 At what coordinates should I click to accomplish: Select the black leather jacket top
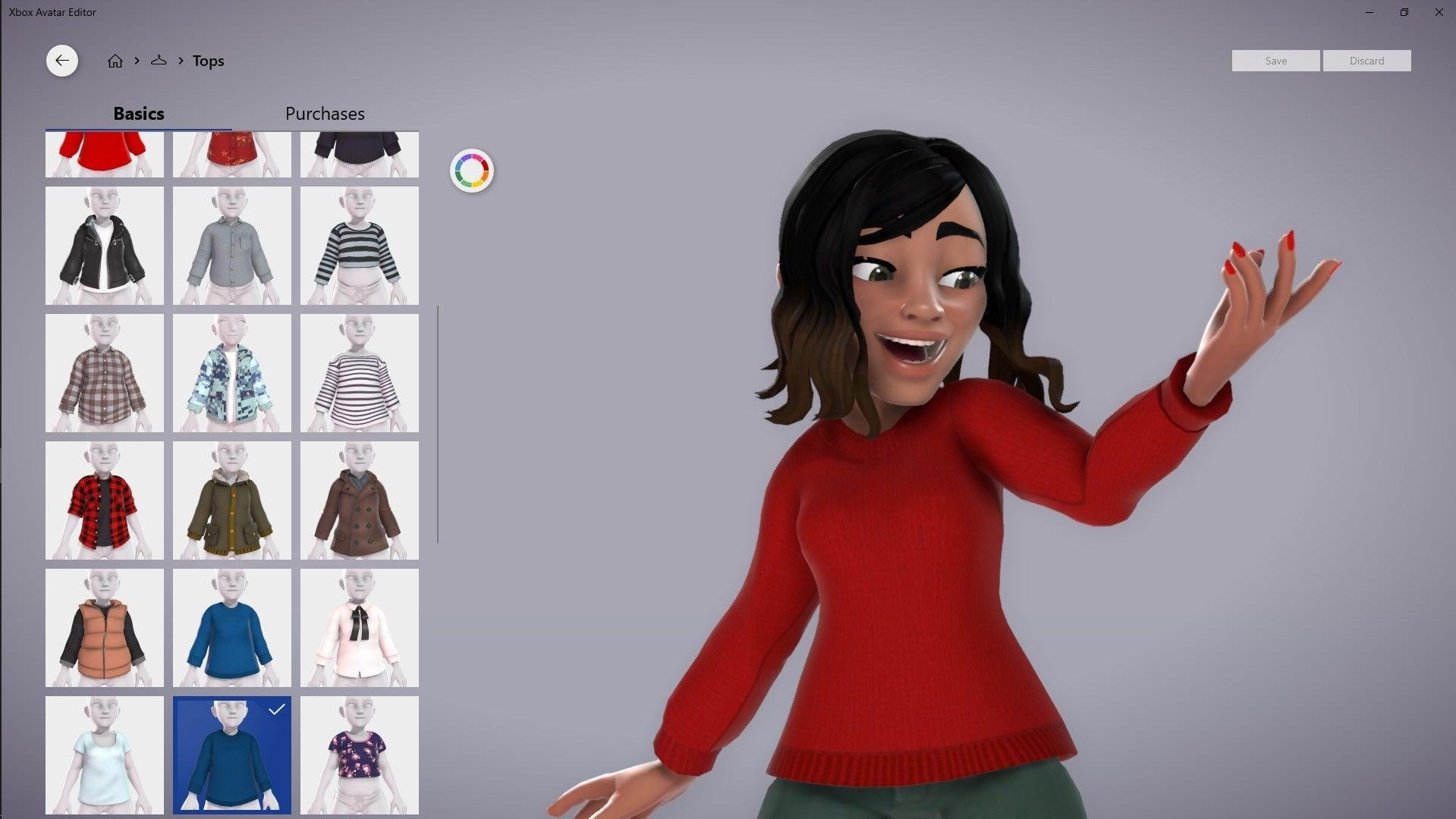[105, 246]
